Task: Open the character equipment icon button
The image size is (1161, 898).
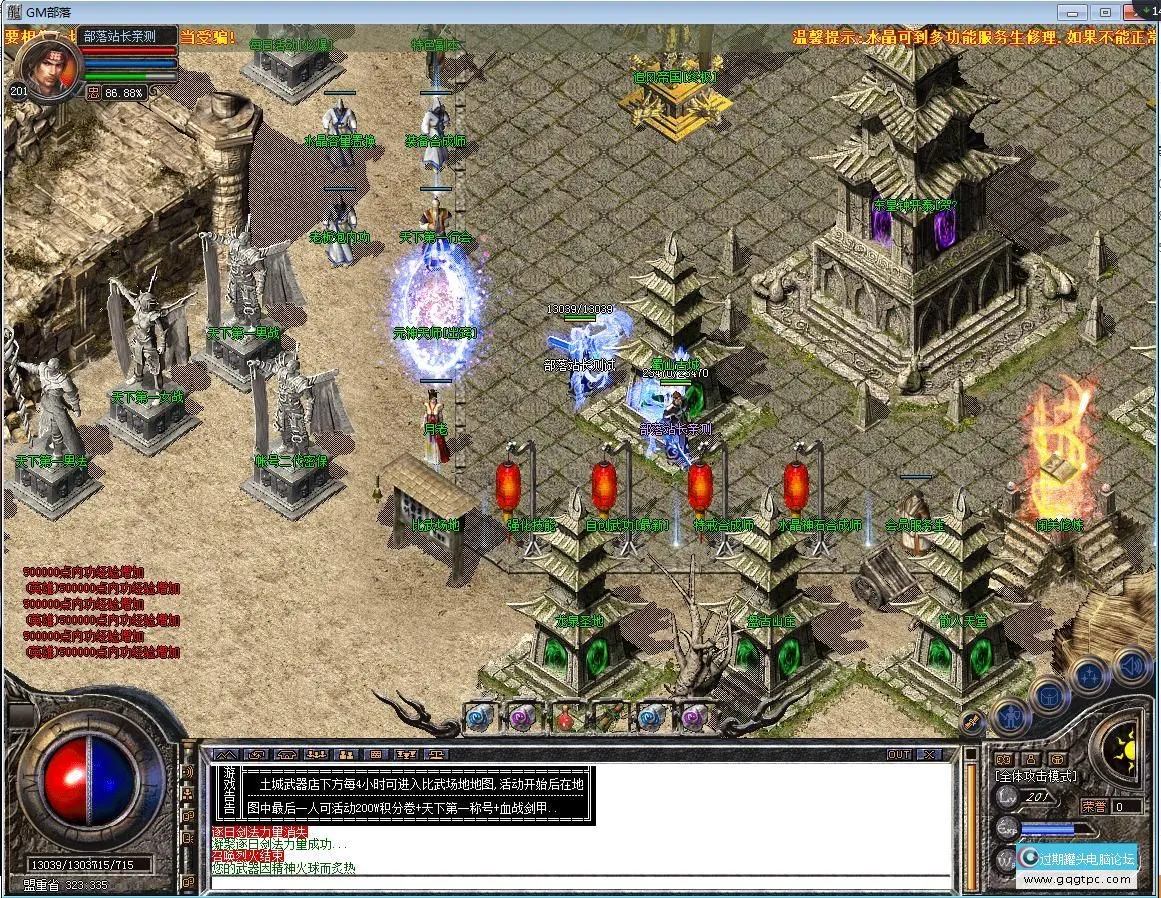Action: click(x=1012, y=716)
